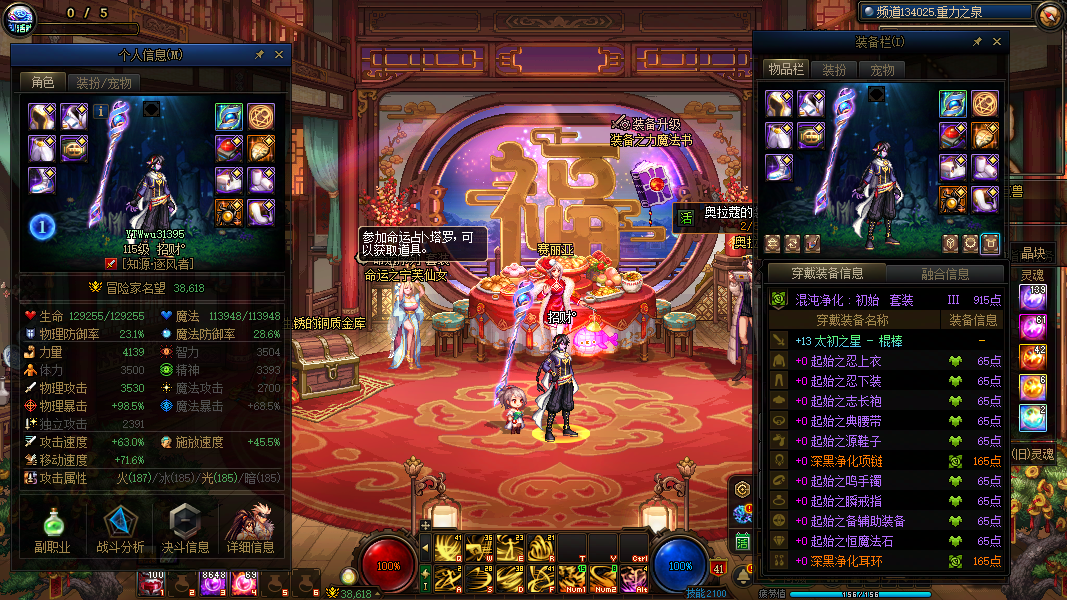
Task: Open 战斗分析 combat analysis
Action: pyautogui.click(x=120, y=530)
